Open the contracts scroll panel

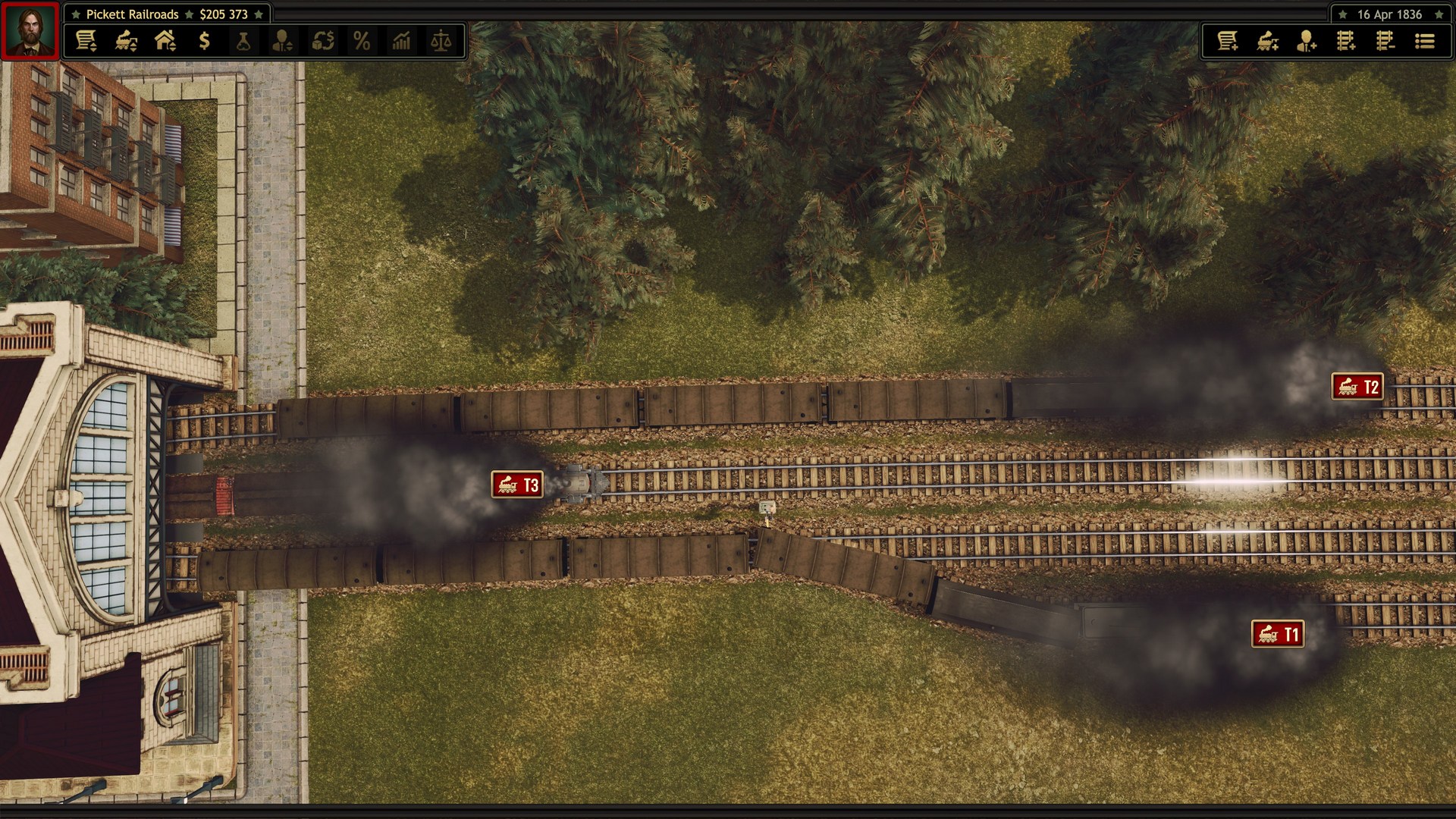coord(87,42)
